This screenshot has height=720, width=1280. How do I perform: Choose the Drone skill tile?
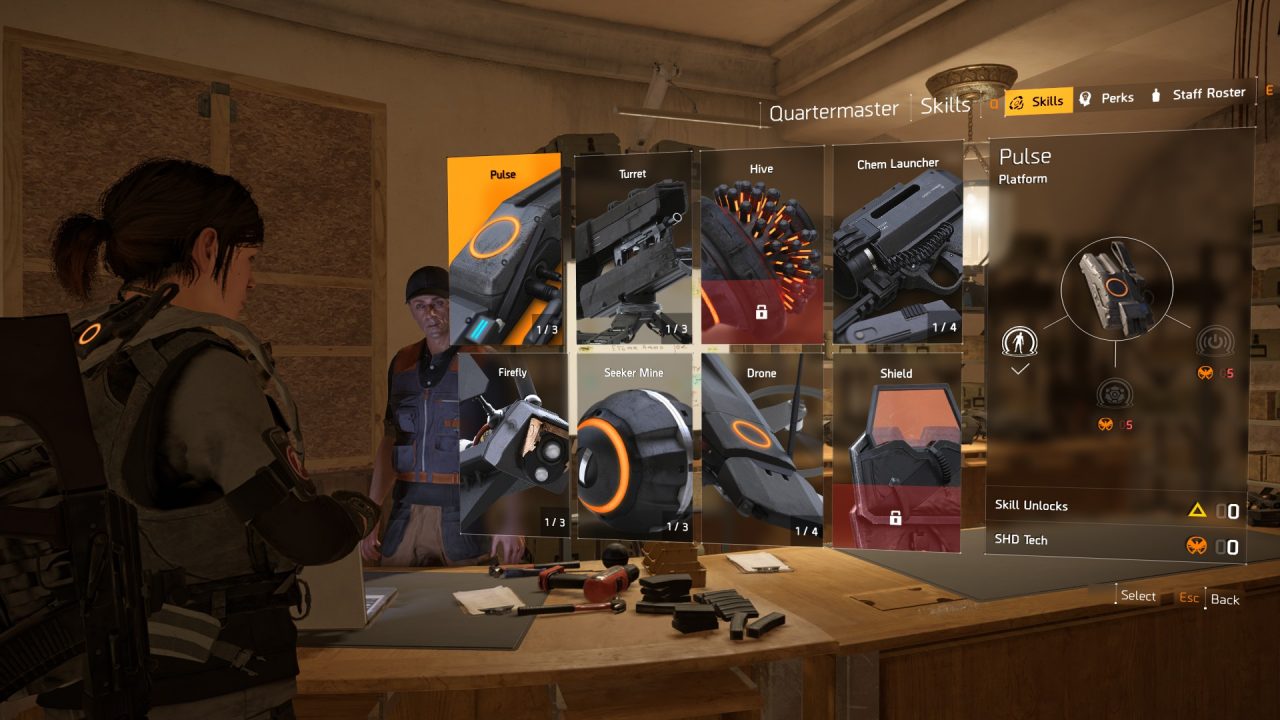[x=761, y=447]
